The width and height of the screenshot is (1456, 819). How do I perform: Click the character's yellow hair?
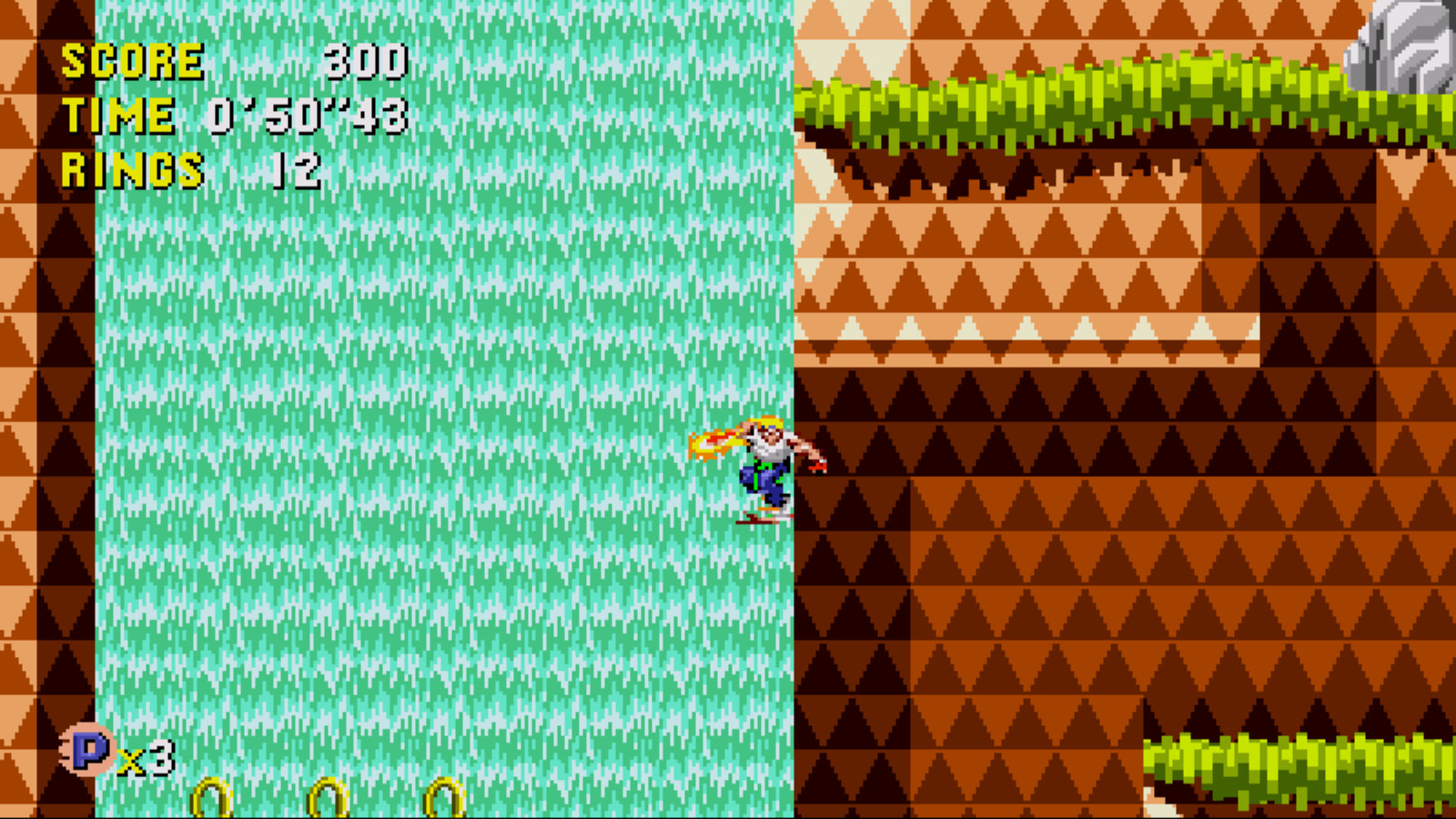(767, 421)
